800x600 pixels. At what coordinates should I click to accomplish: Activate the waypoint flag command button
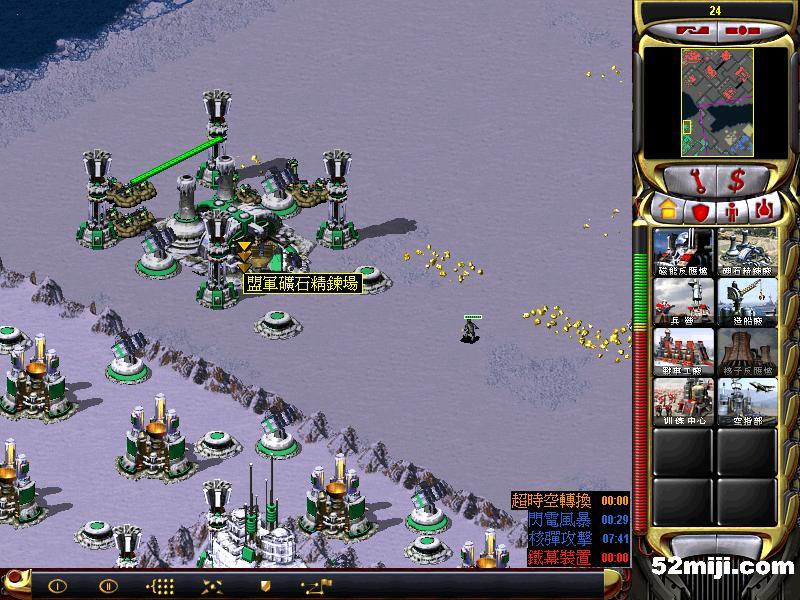pyautogui.click(x=313, y=586)
